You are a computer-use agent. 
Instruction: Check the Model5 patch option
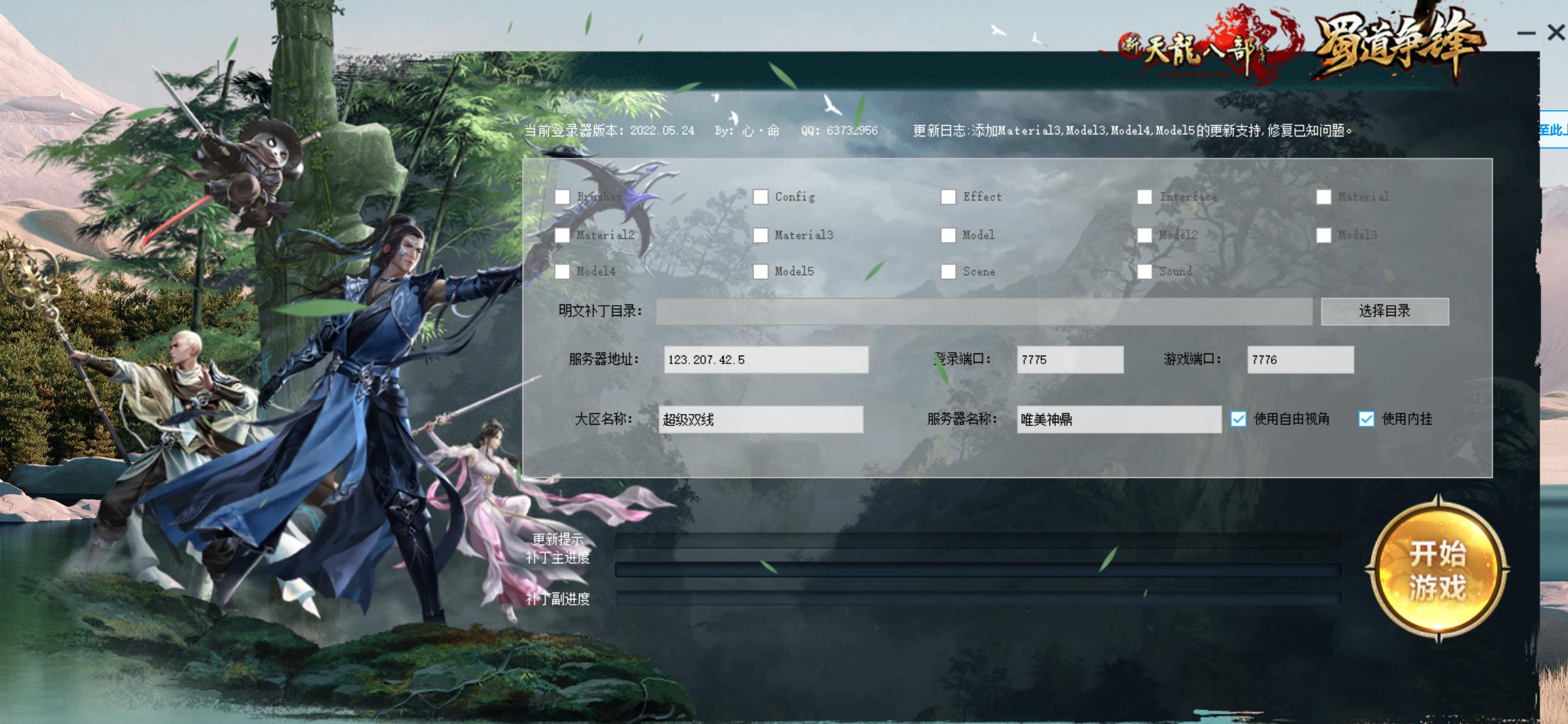click(x=761, y=272)
